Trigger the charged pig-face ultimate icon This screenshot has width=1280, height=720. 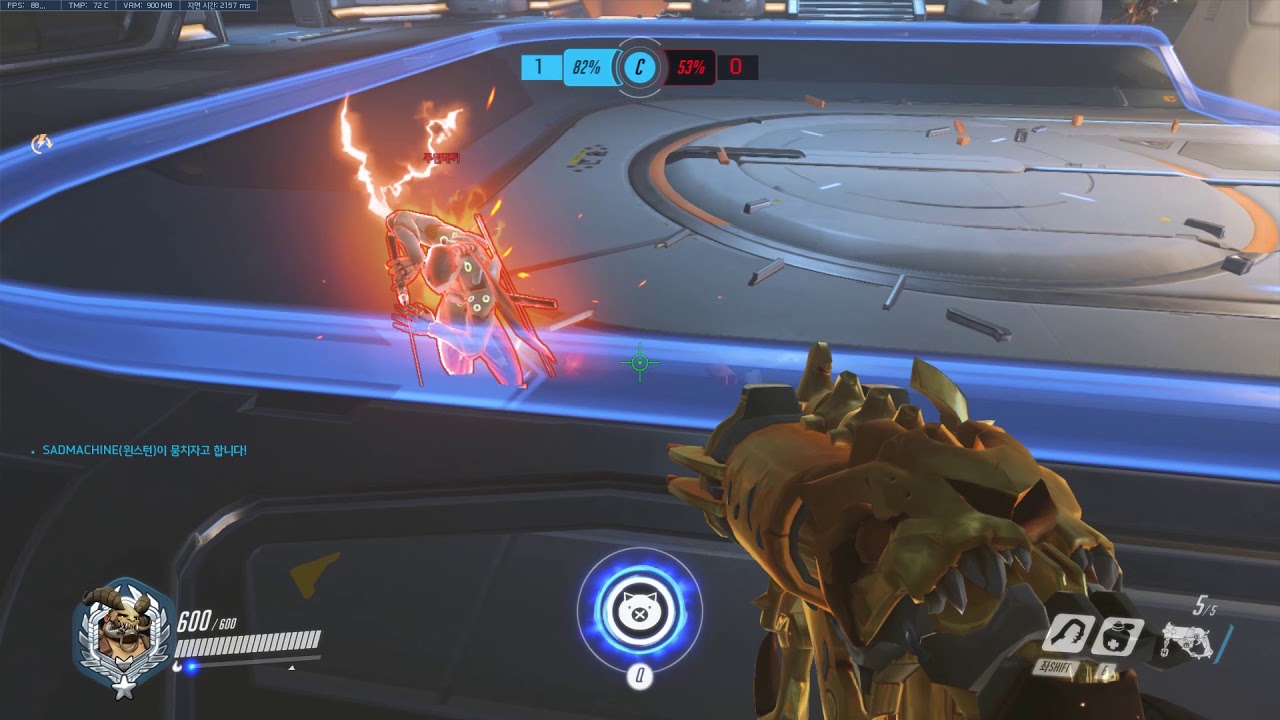[x=639, y=609]
